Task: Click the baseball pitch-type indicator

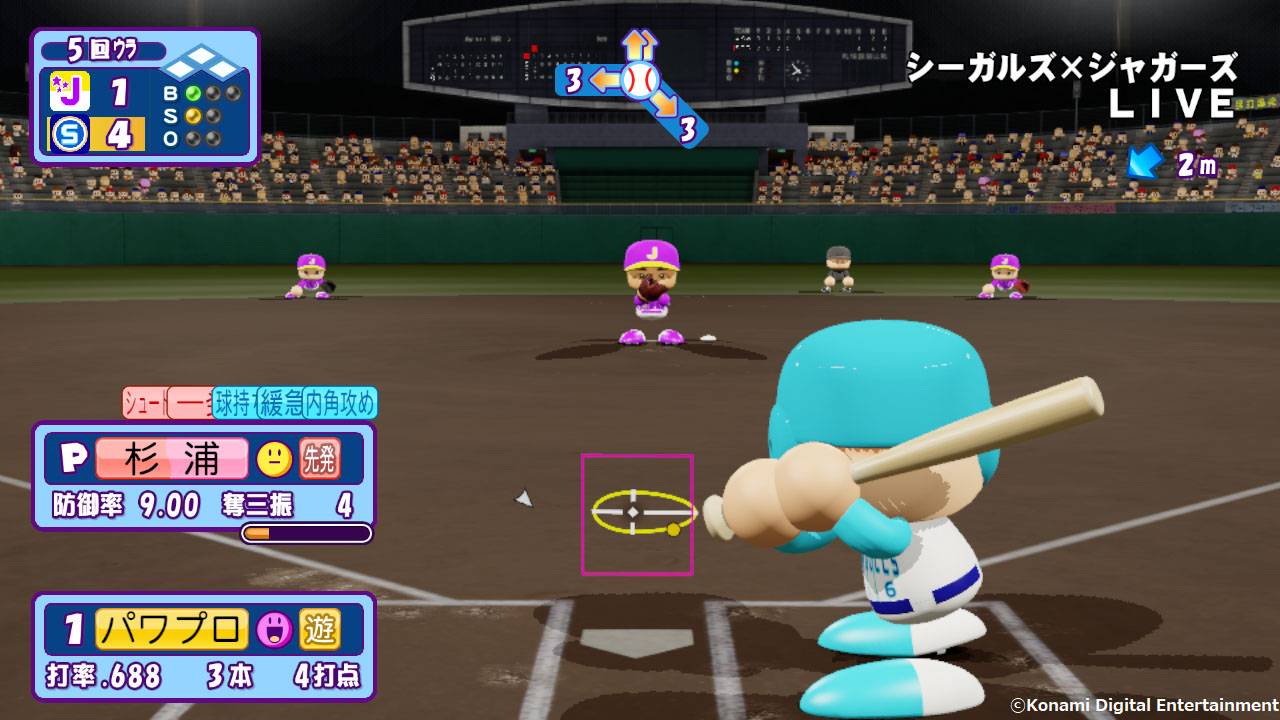Action: pyautogui.click(x=639, y=79)
